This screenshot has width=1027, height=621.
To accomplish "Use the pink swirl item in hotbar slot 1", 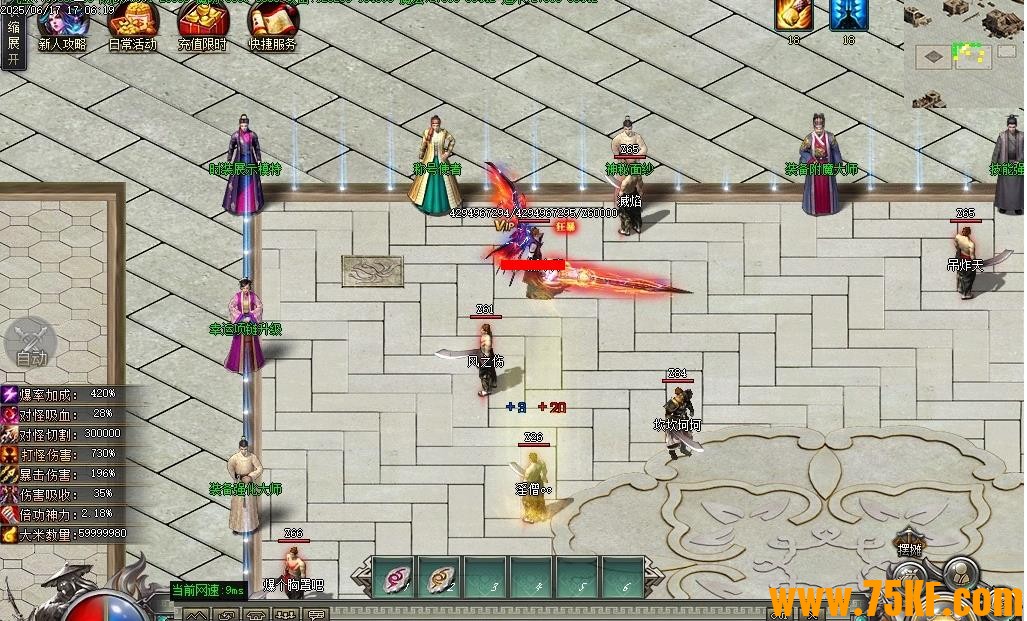I will 394,576.
